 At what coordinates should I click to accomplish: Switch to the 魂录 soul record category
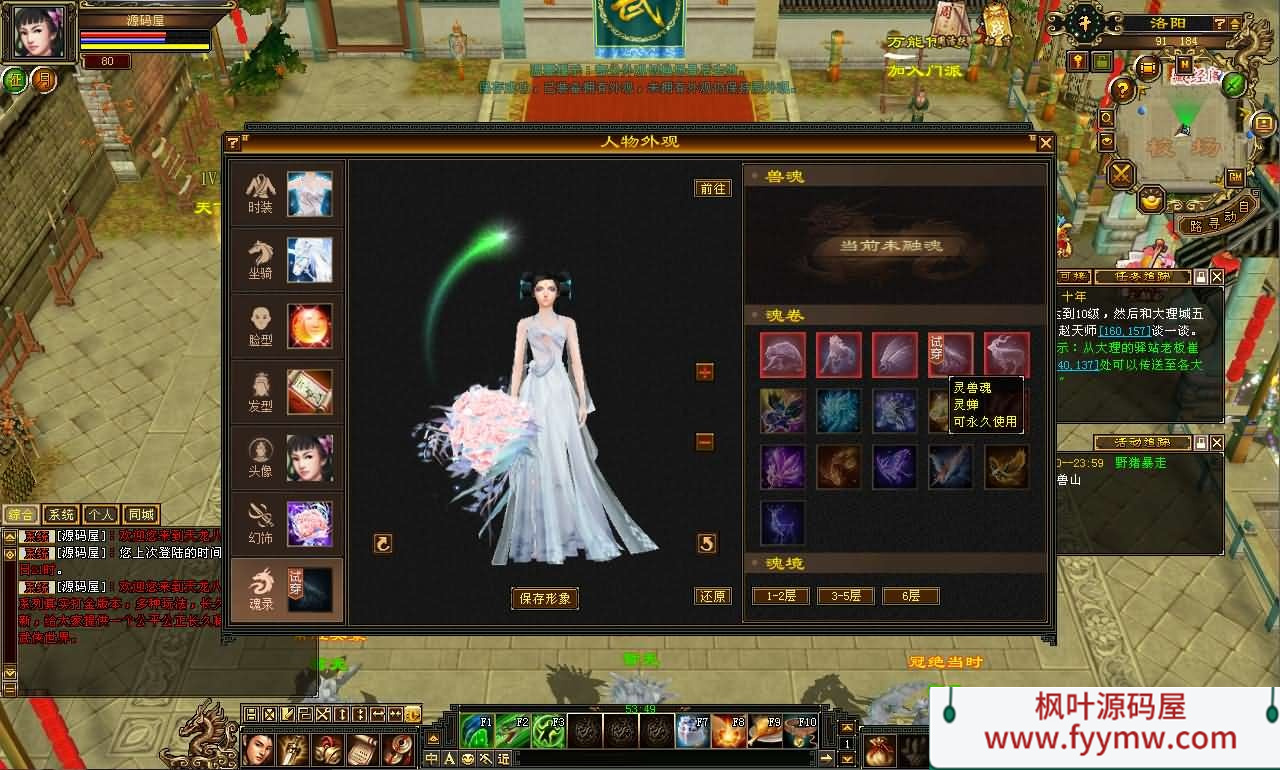(286, 589)
